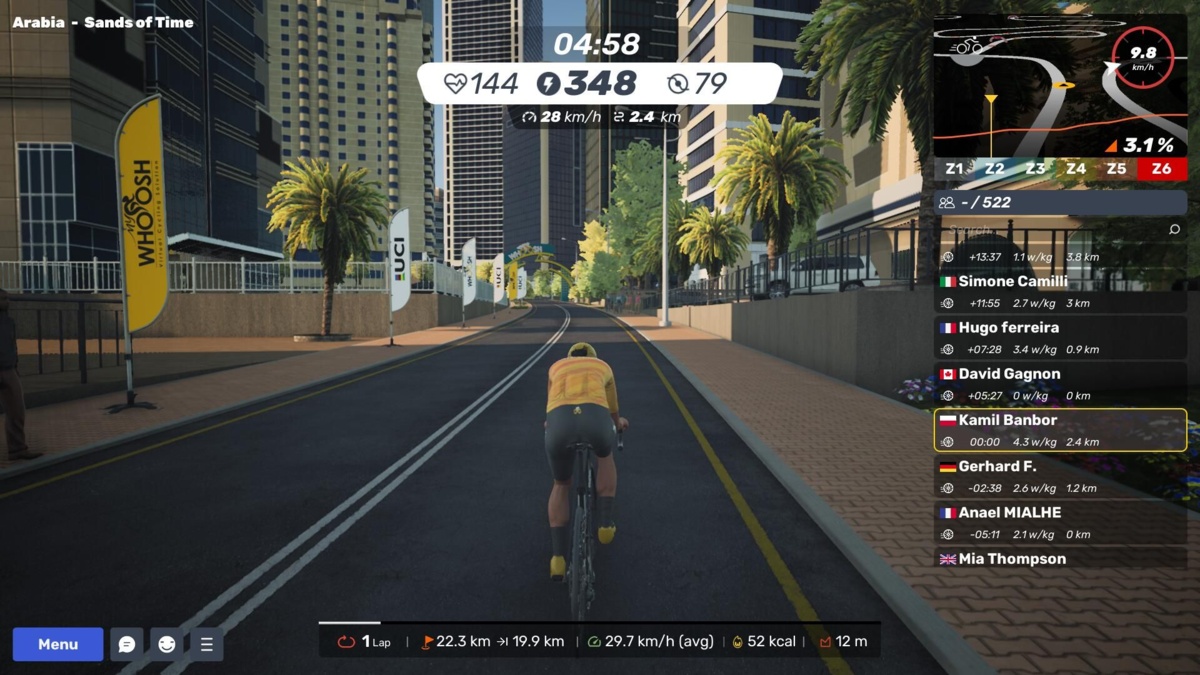Open the chat bubble icon
This screenshot has width=1200, height=675.
click(x=127, y=644)
